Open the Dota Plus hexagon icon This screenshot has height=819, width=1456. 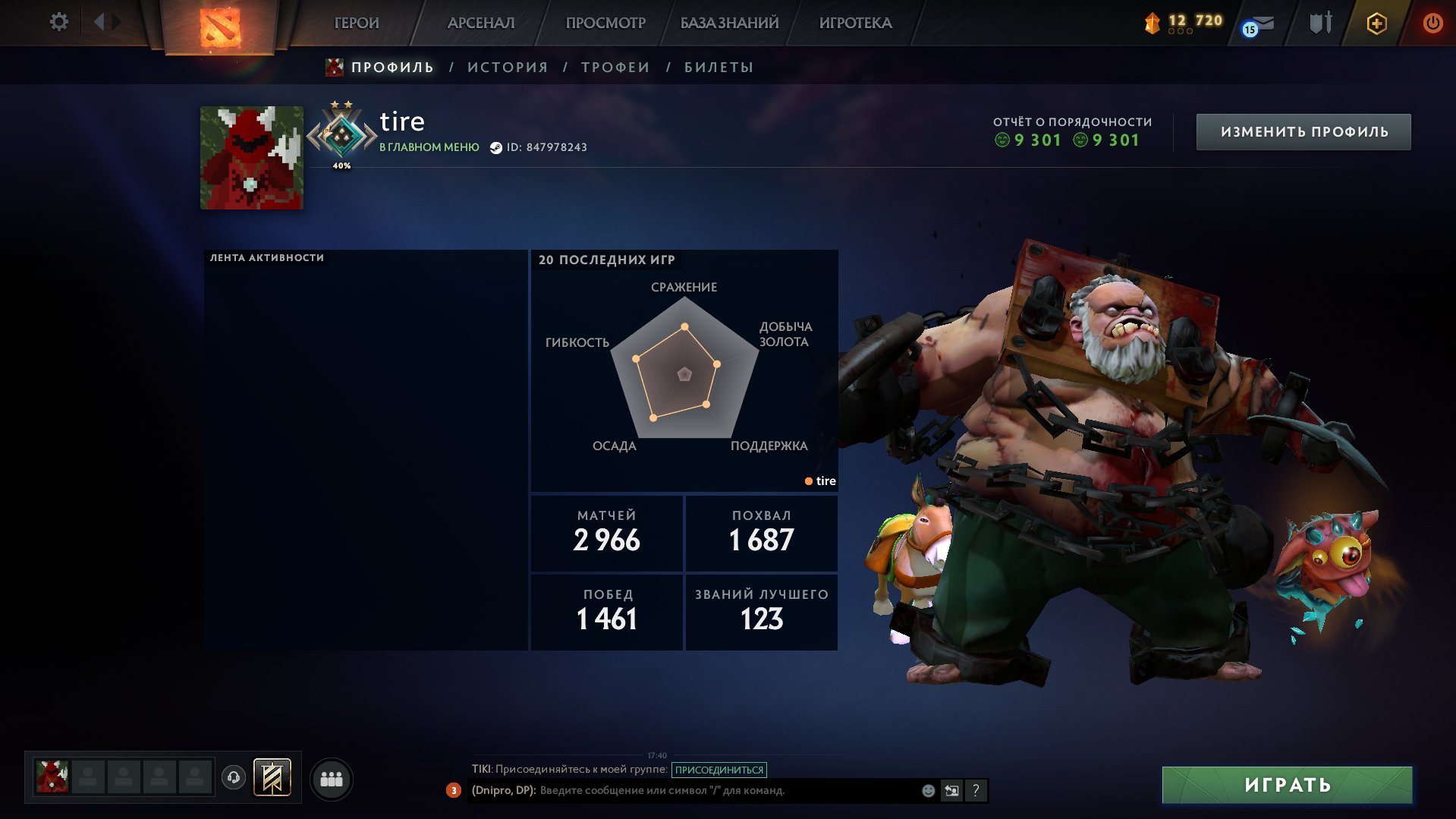(x=1377, y=23)
